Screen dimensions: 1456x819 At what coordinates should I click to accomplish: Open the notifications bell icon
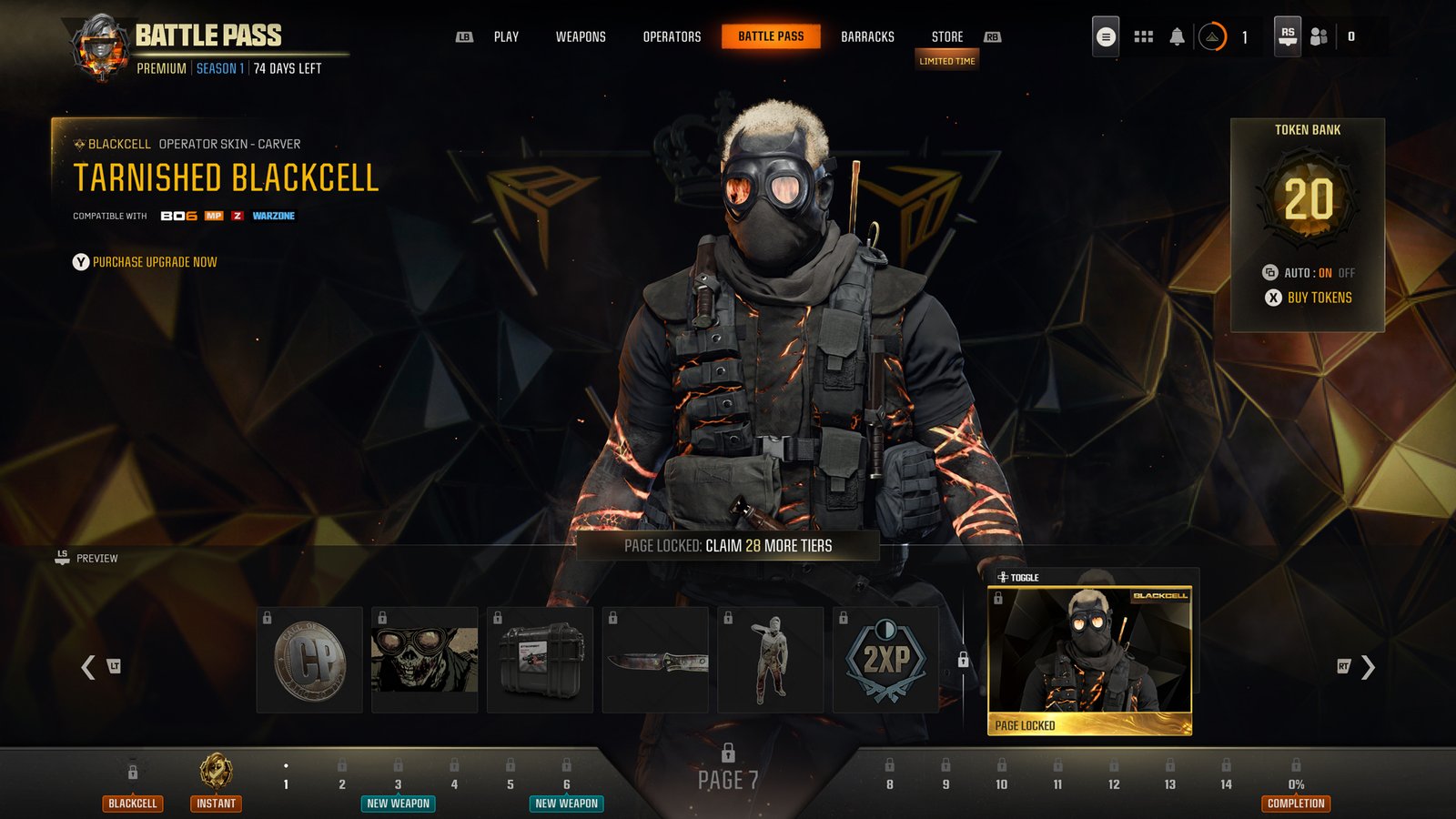1177,36
